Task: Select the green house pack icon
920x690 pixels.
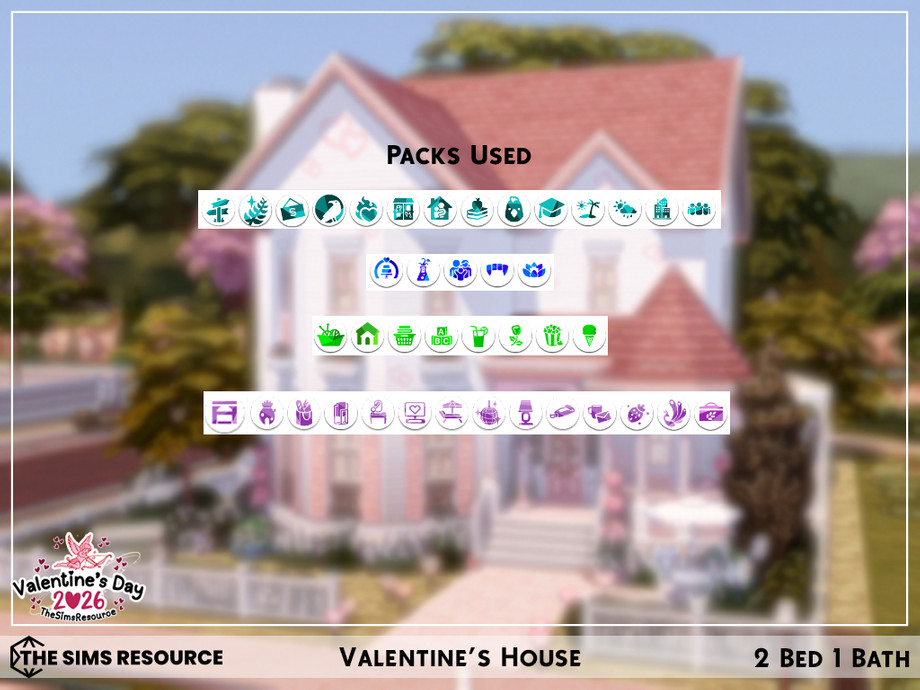Action: 367,336
